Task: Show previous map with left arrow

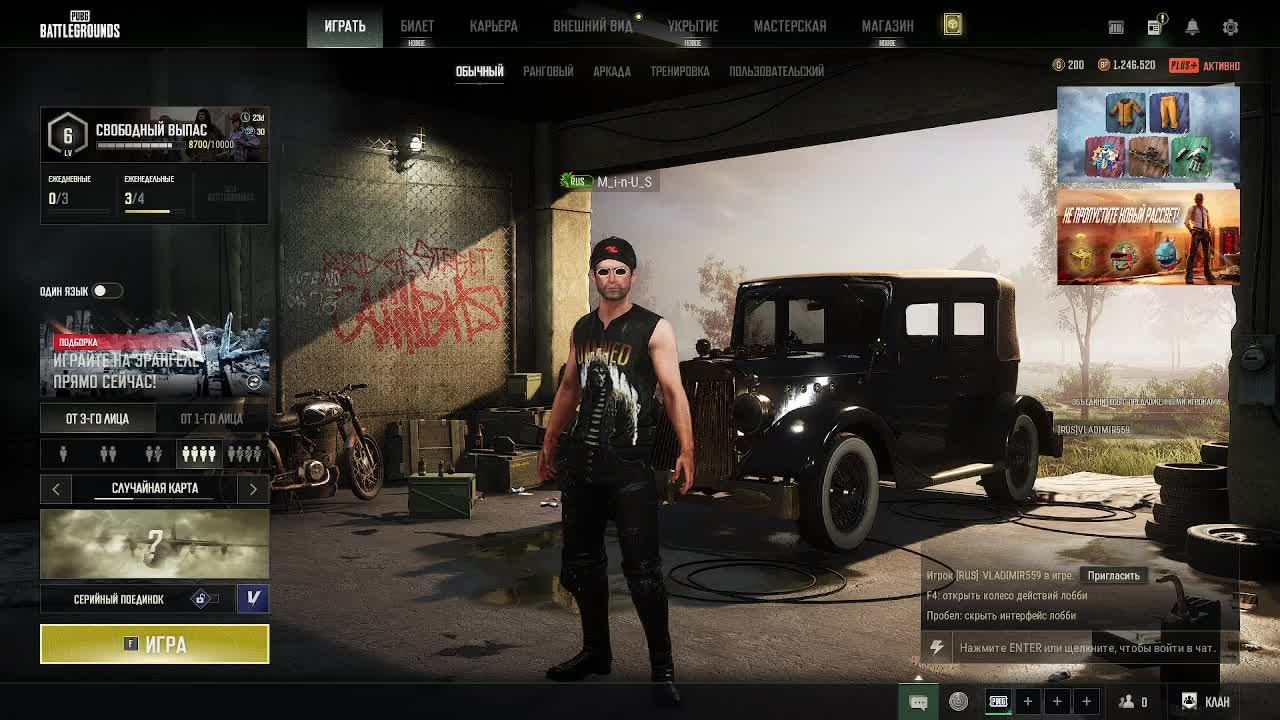Action: click(x=56, y=489)
